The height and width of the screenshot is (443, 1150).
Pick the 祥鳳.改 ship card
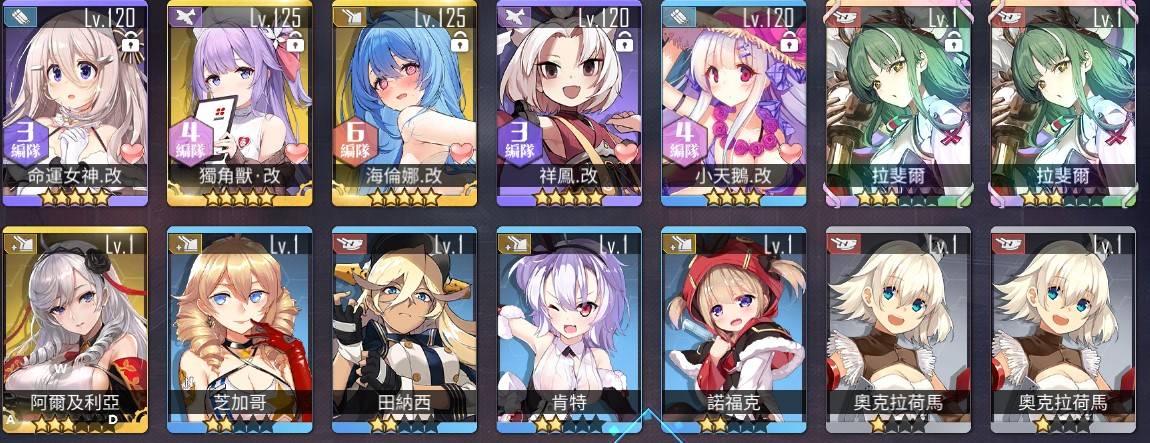point(568,100)
